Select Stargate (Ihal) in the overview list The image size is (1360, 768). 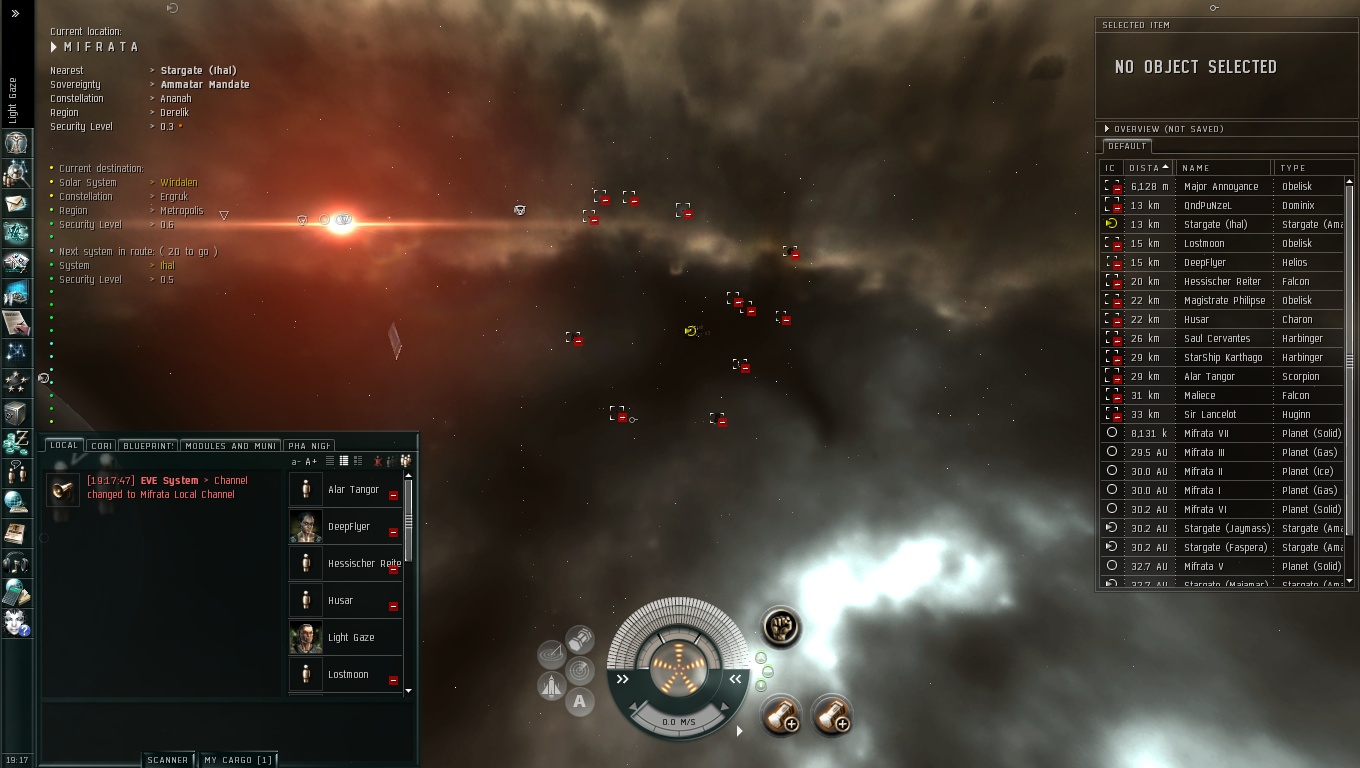tap(1214, 224)
